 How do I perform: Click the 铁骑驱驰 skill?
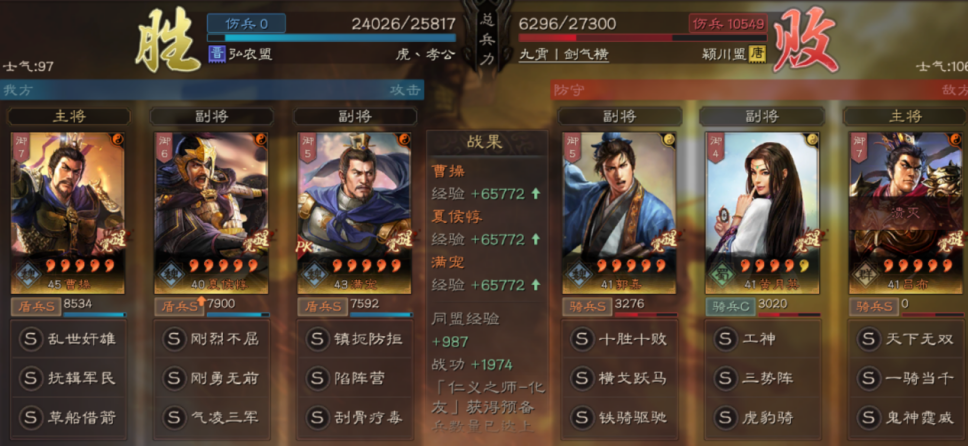(x=620, y=417)
